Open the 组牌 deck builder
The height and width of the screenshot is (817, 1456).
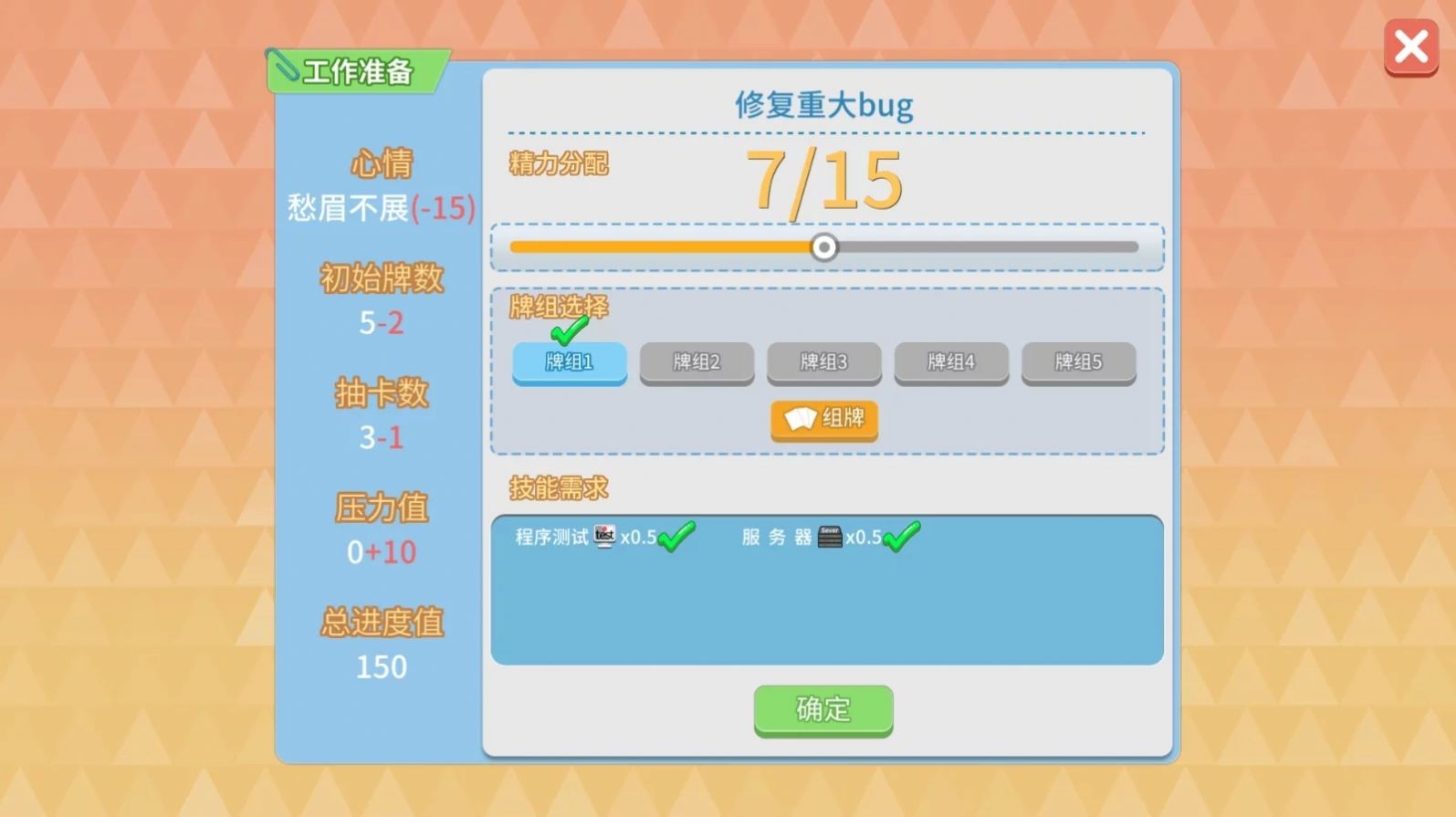click(x=823, y=419)
